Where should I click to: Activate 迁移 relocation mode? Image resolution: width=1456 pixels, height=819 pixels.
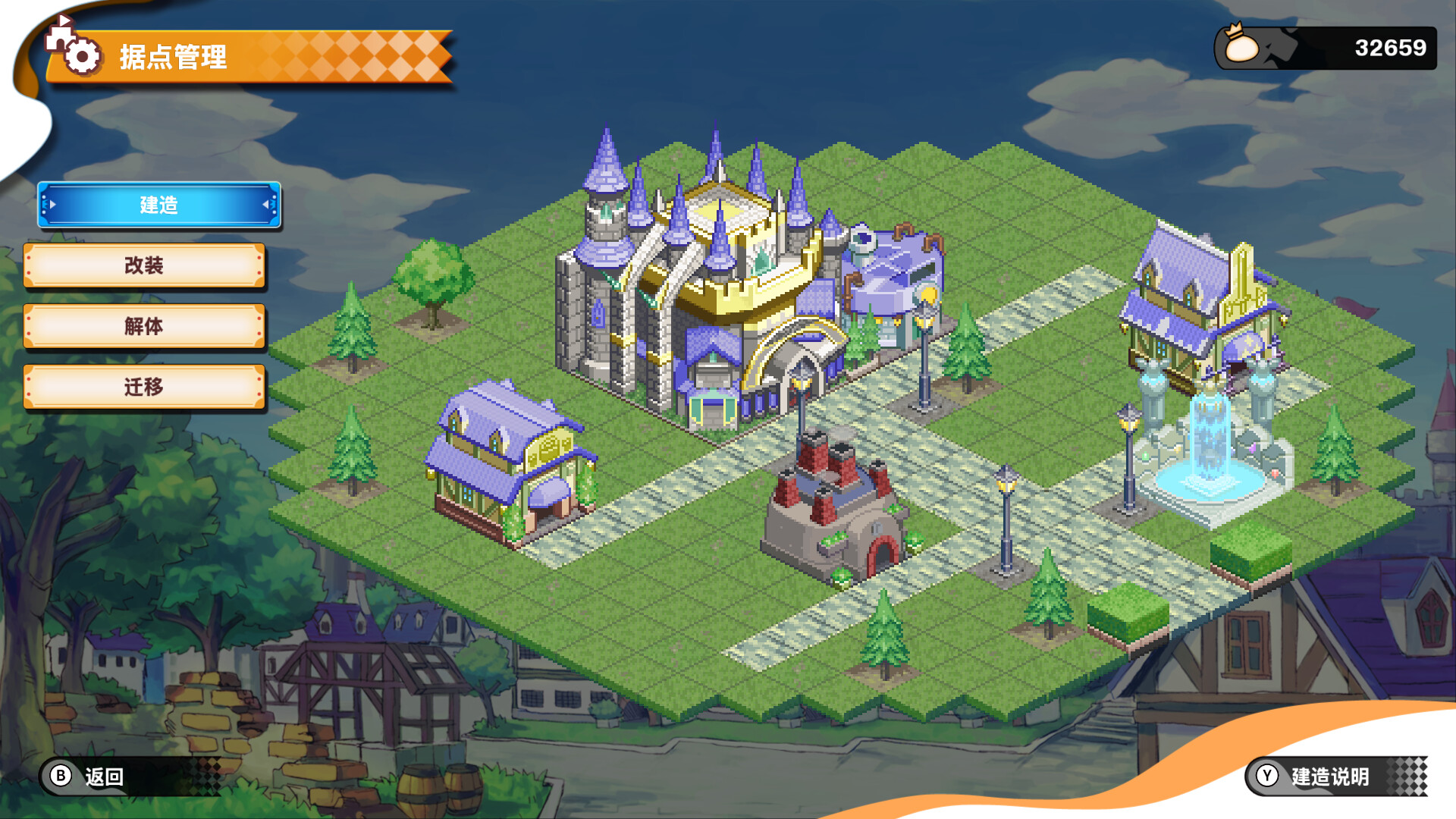tap(144, 387)
